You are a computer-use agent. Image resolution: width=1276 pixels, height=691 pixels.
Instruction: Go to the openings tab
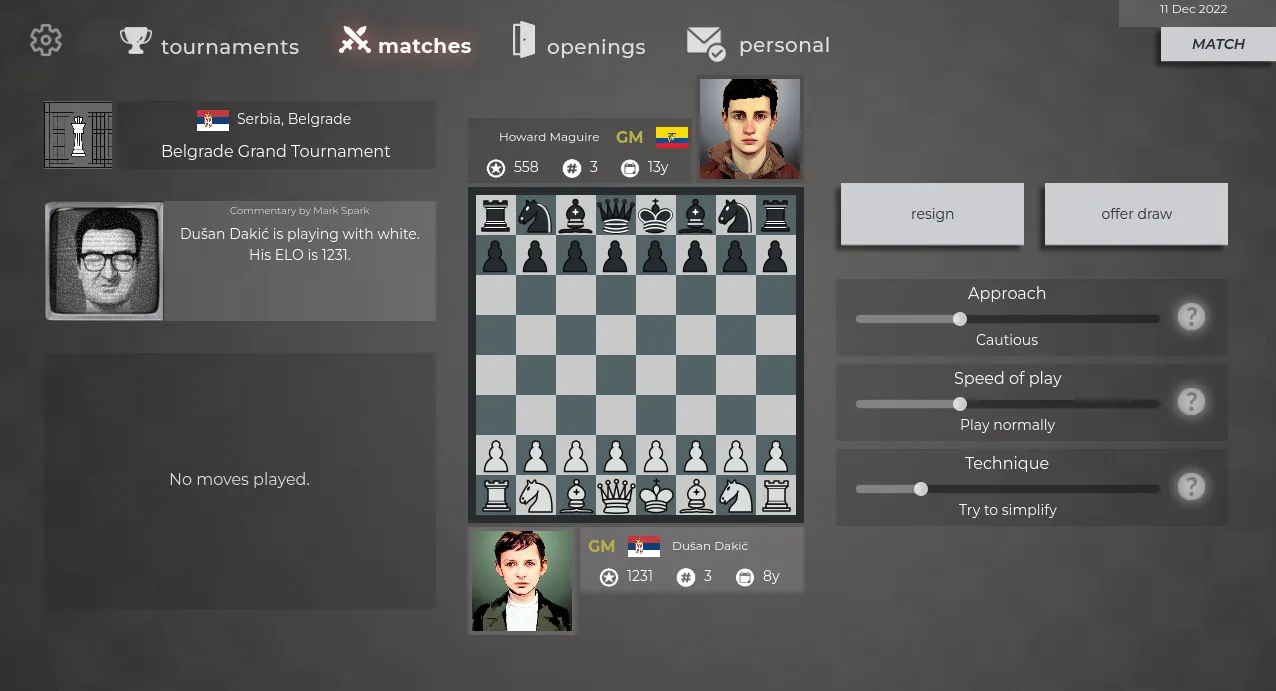point(579,45)
